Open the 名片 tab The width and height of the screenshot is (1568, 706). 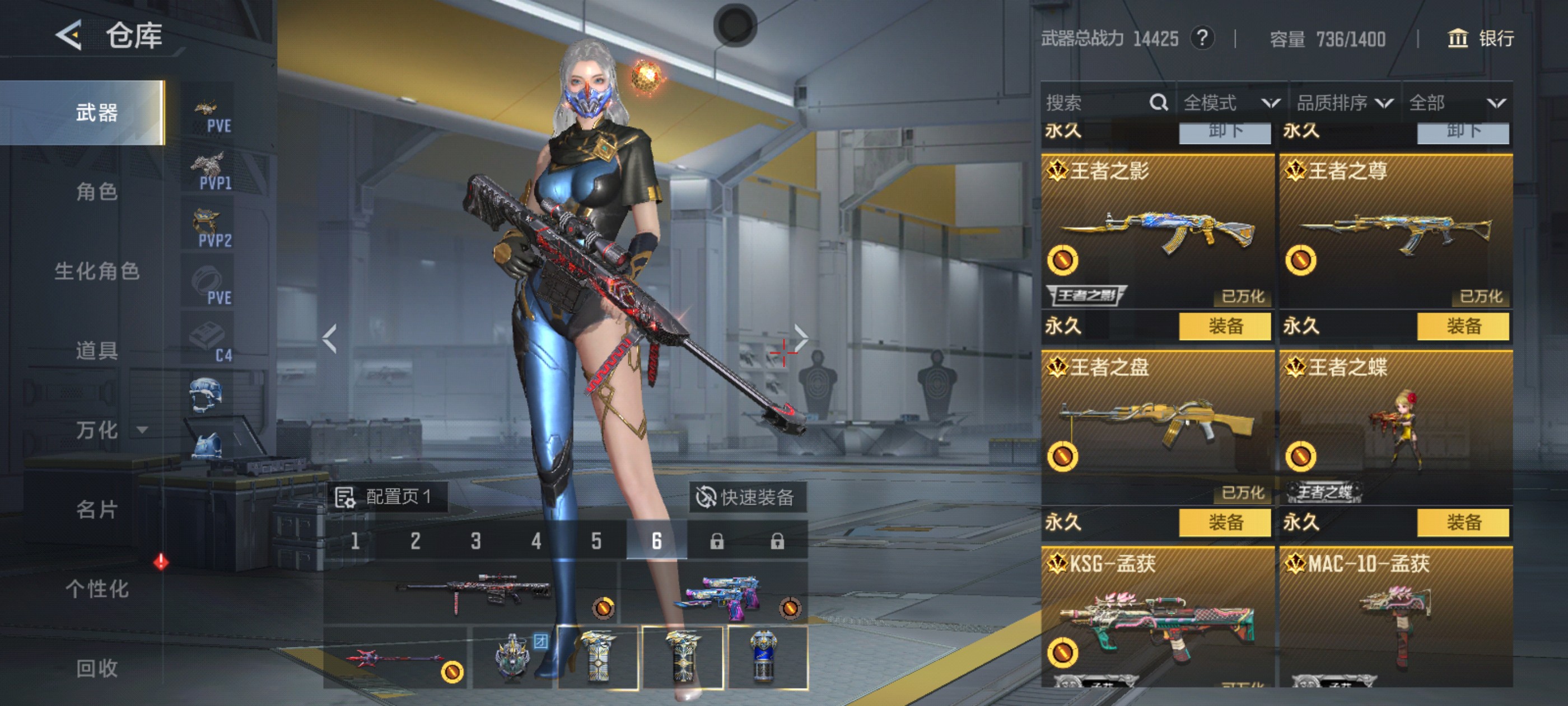[x=97, y=509]
